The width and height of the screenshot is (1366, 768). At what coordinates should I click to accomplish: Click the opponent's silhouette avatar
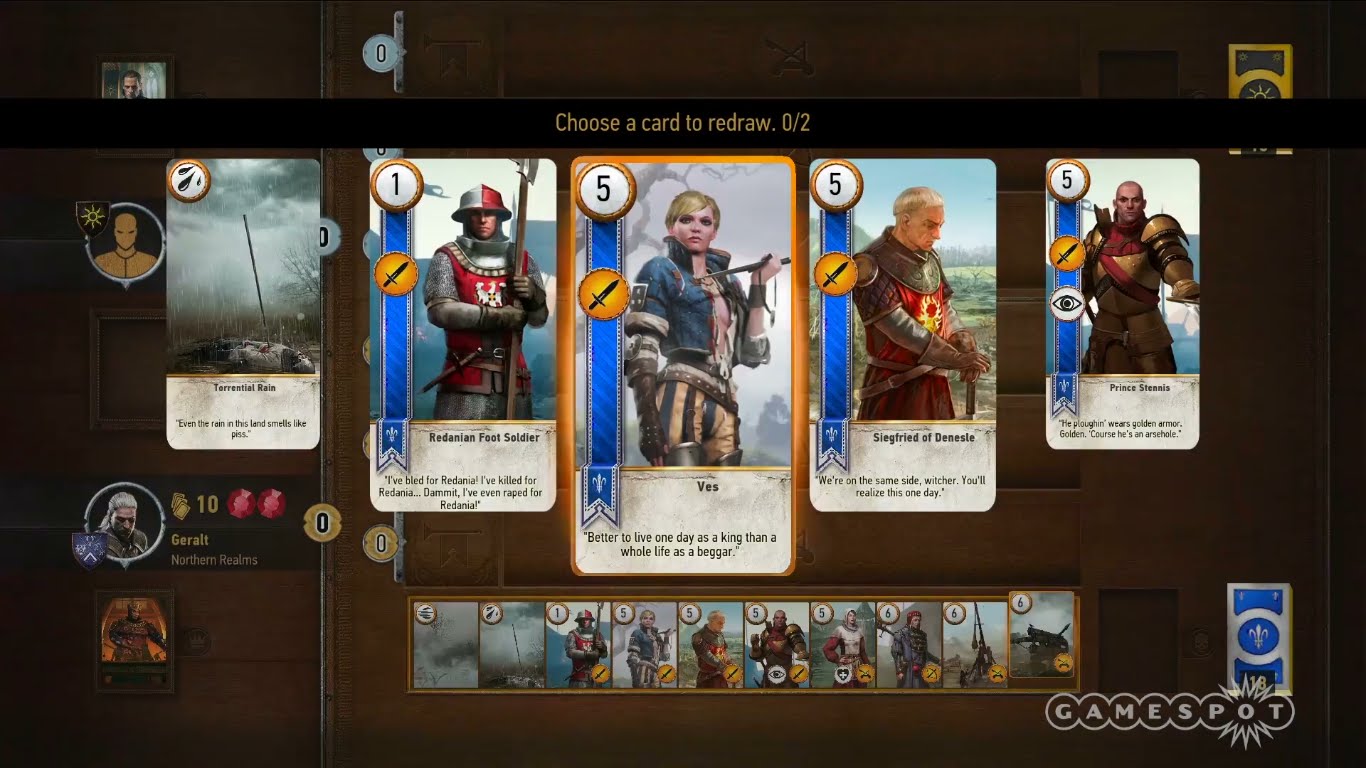pos(125,245)
